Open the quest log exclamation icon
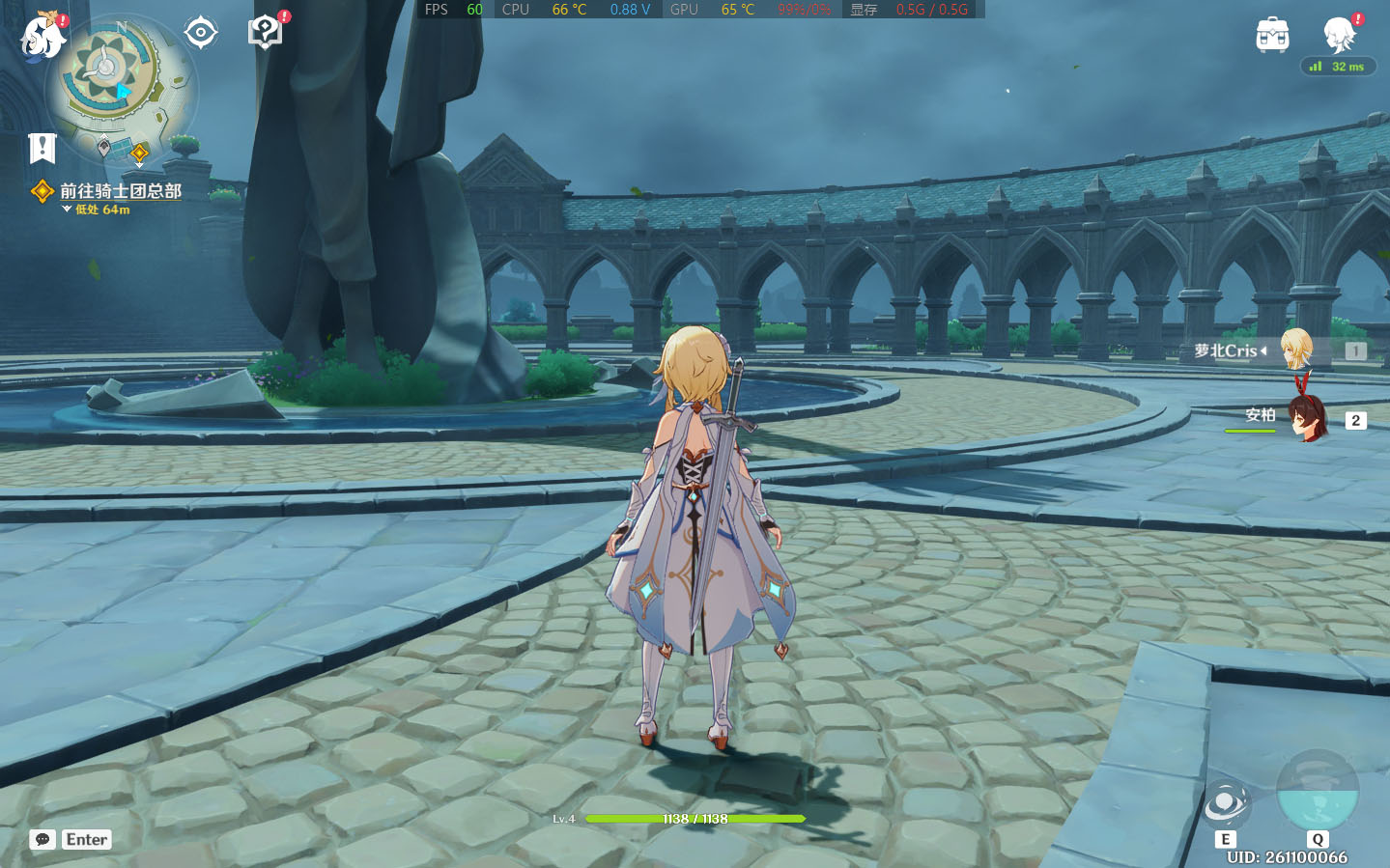 (x=42, y=148)
